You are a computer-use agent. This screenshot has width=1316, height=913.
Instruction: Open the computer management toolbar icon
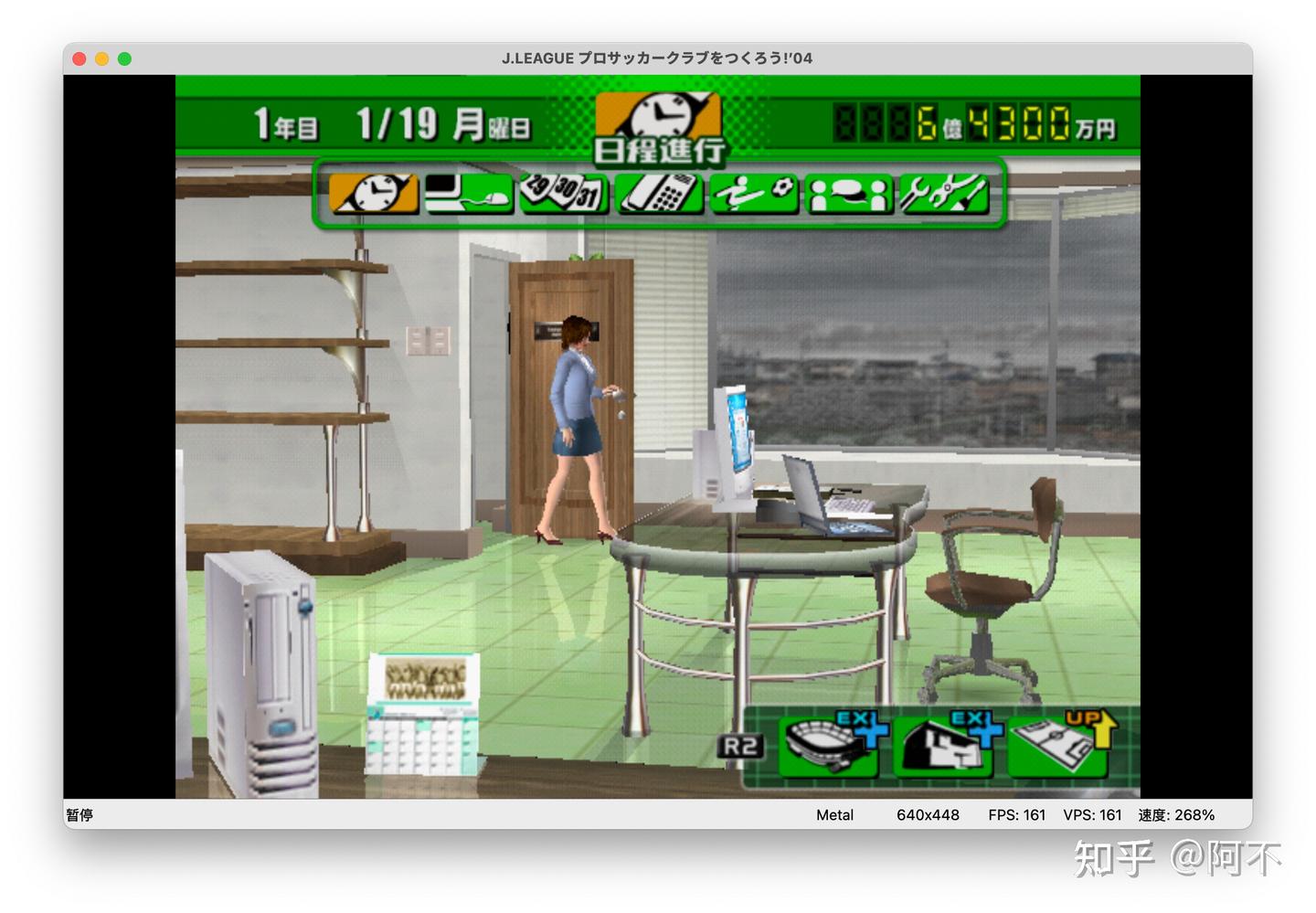[x=469, y=193]
